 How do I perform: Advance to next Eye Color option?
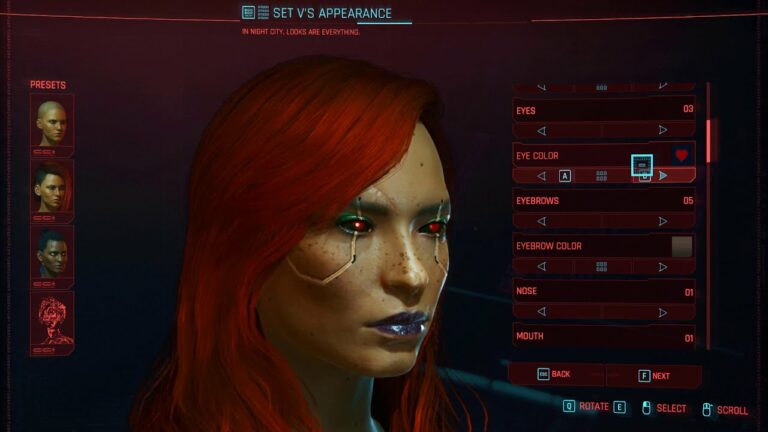tap(662, 176)
